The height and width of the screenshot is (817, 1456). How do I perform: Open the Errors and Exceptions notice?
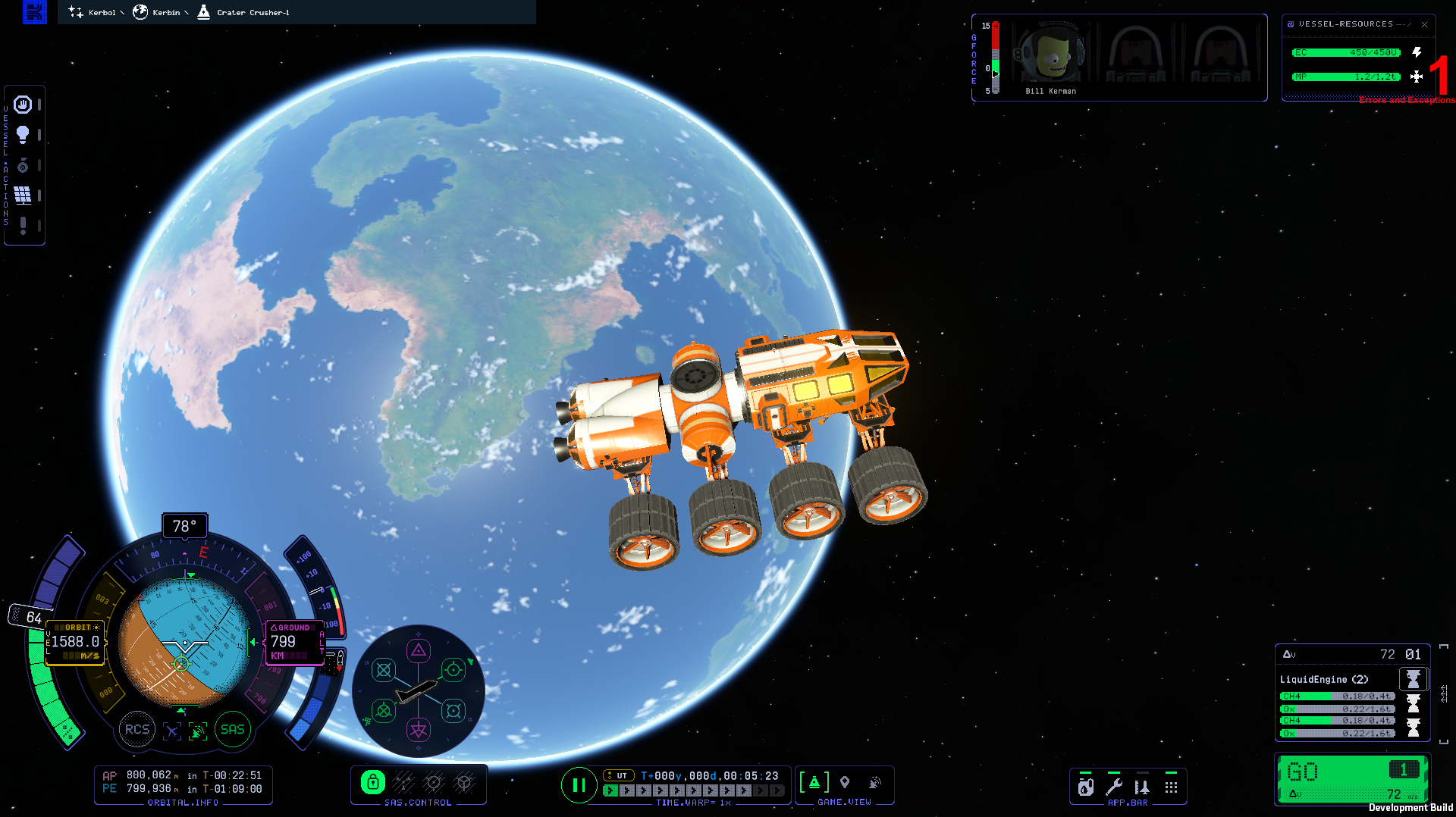pos(1406,100)
